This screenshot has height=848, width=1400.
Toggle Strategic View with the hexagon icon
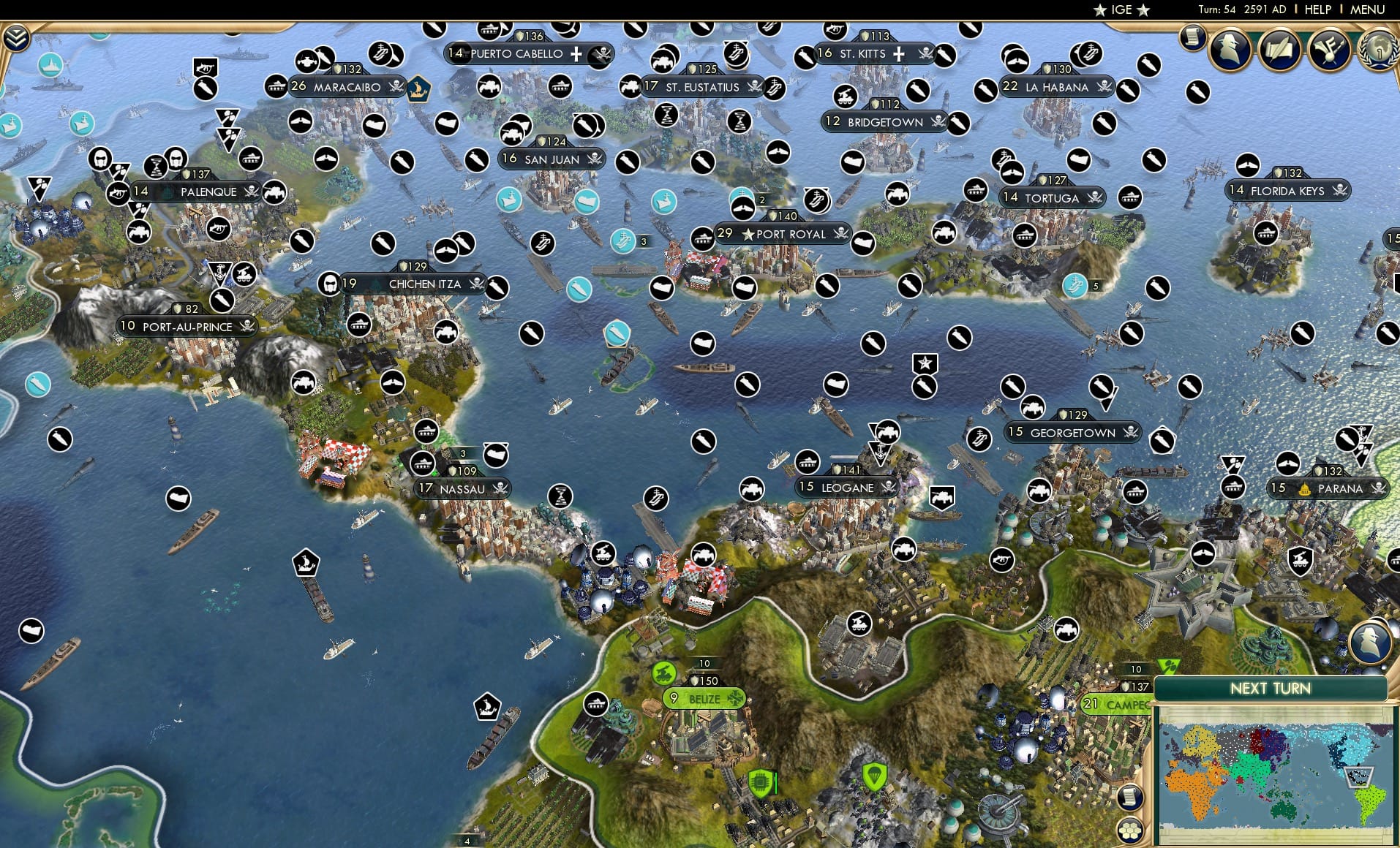pyautogui.click(x=1131, y=830)
